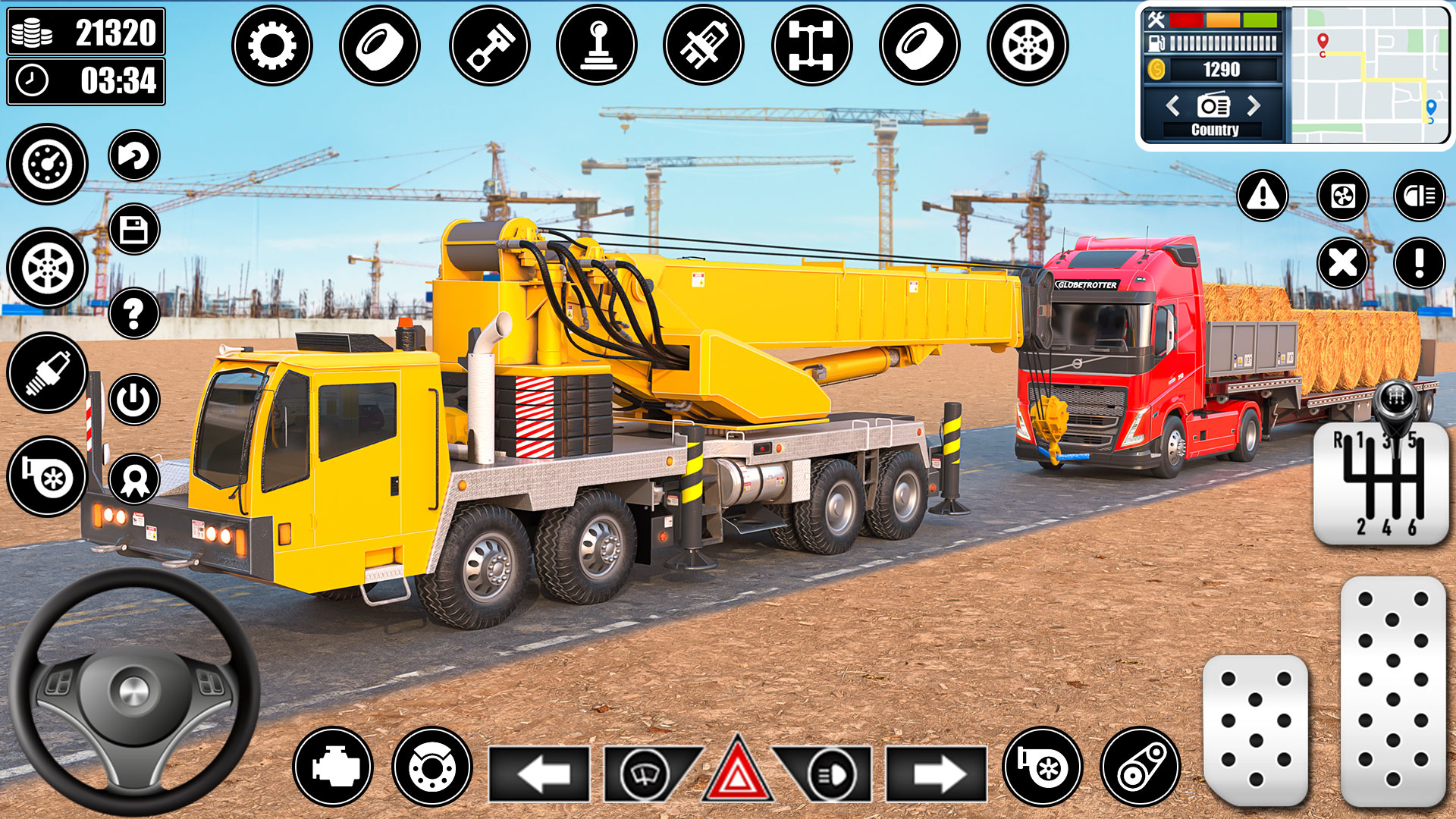Open the radio station selector
1456x819 pixels.
1215,107
